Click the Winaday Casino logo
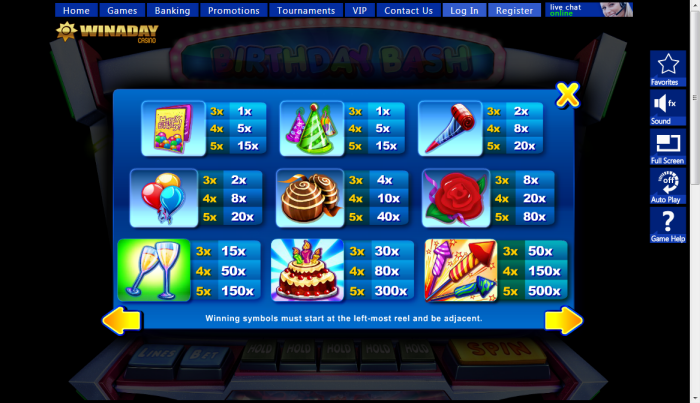The width and height of the screenshot is (700, 403). 94,31
